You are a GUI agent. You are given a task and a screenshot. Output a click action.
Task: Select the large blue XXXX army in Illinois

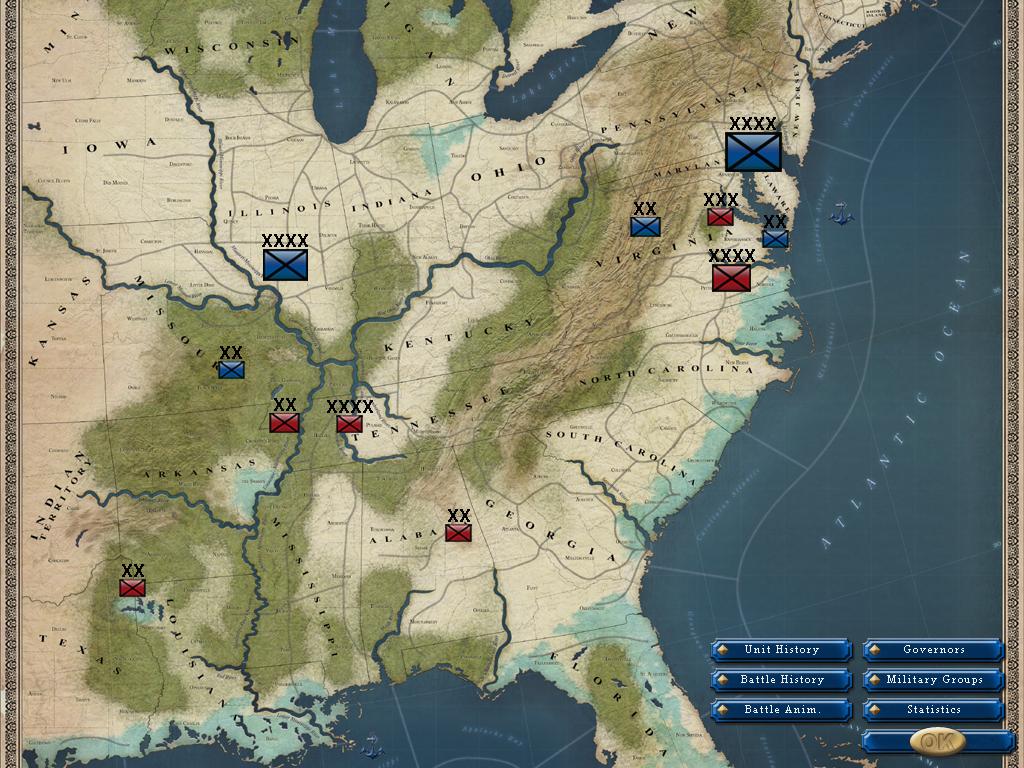click(285, 264)
